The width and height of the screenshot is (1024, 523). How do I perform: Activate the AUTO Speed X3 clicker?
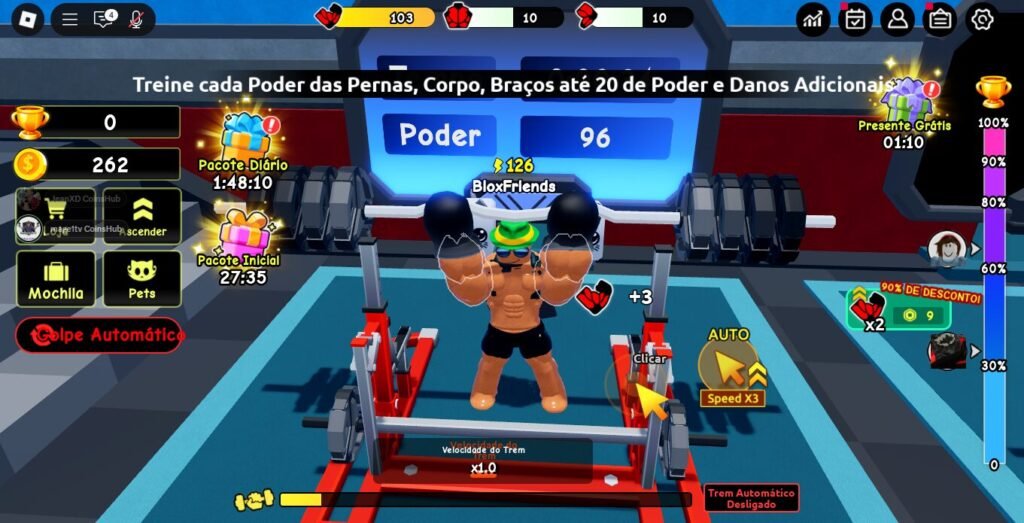730,370
